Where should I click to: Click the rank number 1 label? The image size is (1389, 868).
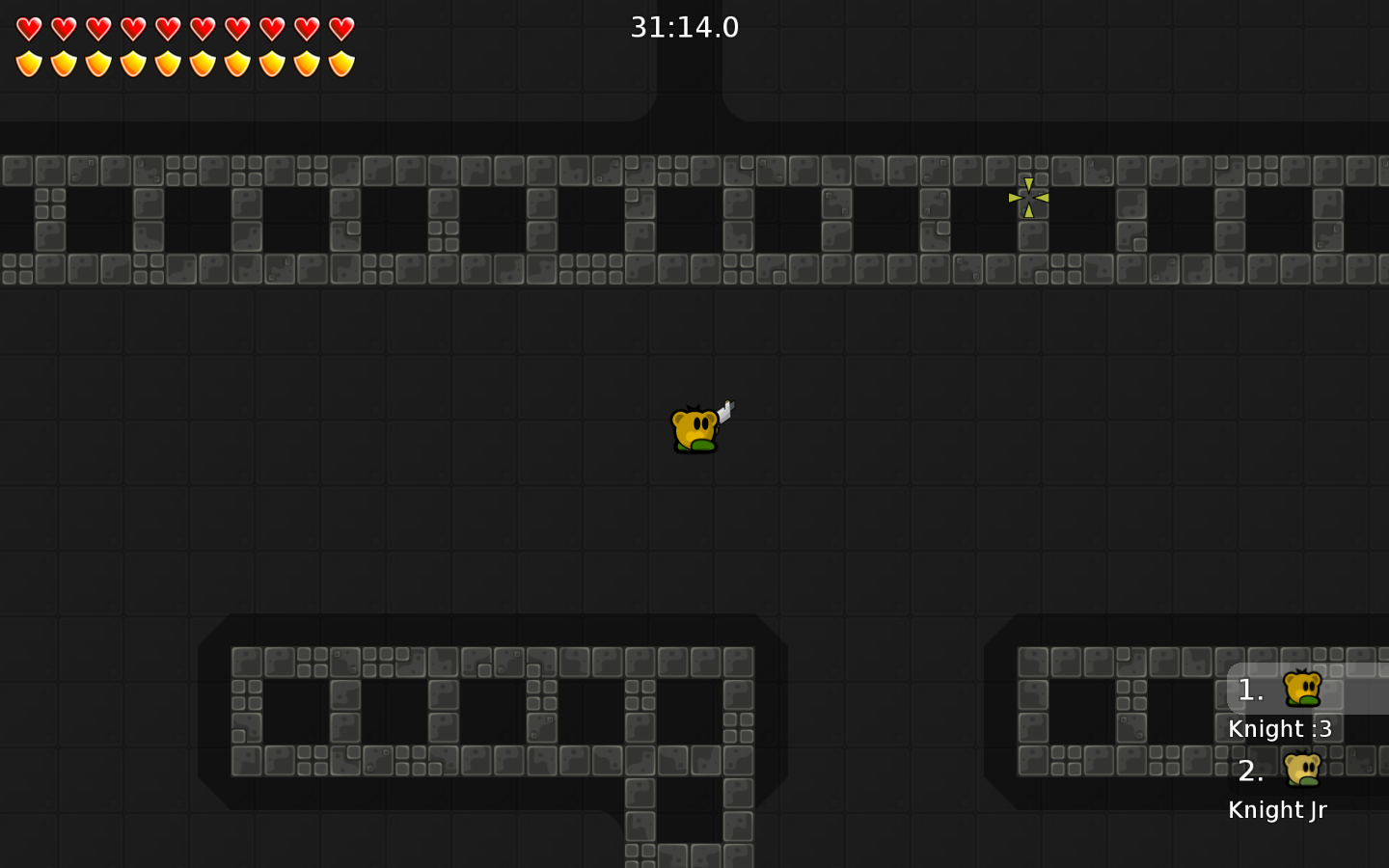click(x=1250, y=691)
